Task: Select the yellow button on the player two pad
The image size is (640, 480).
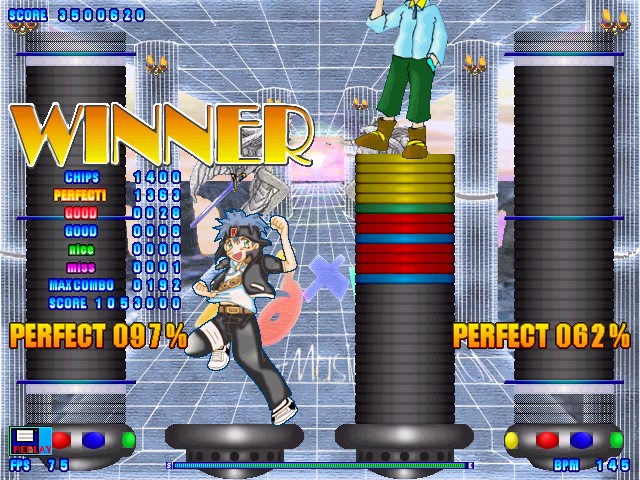Action: point(512,440)
